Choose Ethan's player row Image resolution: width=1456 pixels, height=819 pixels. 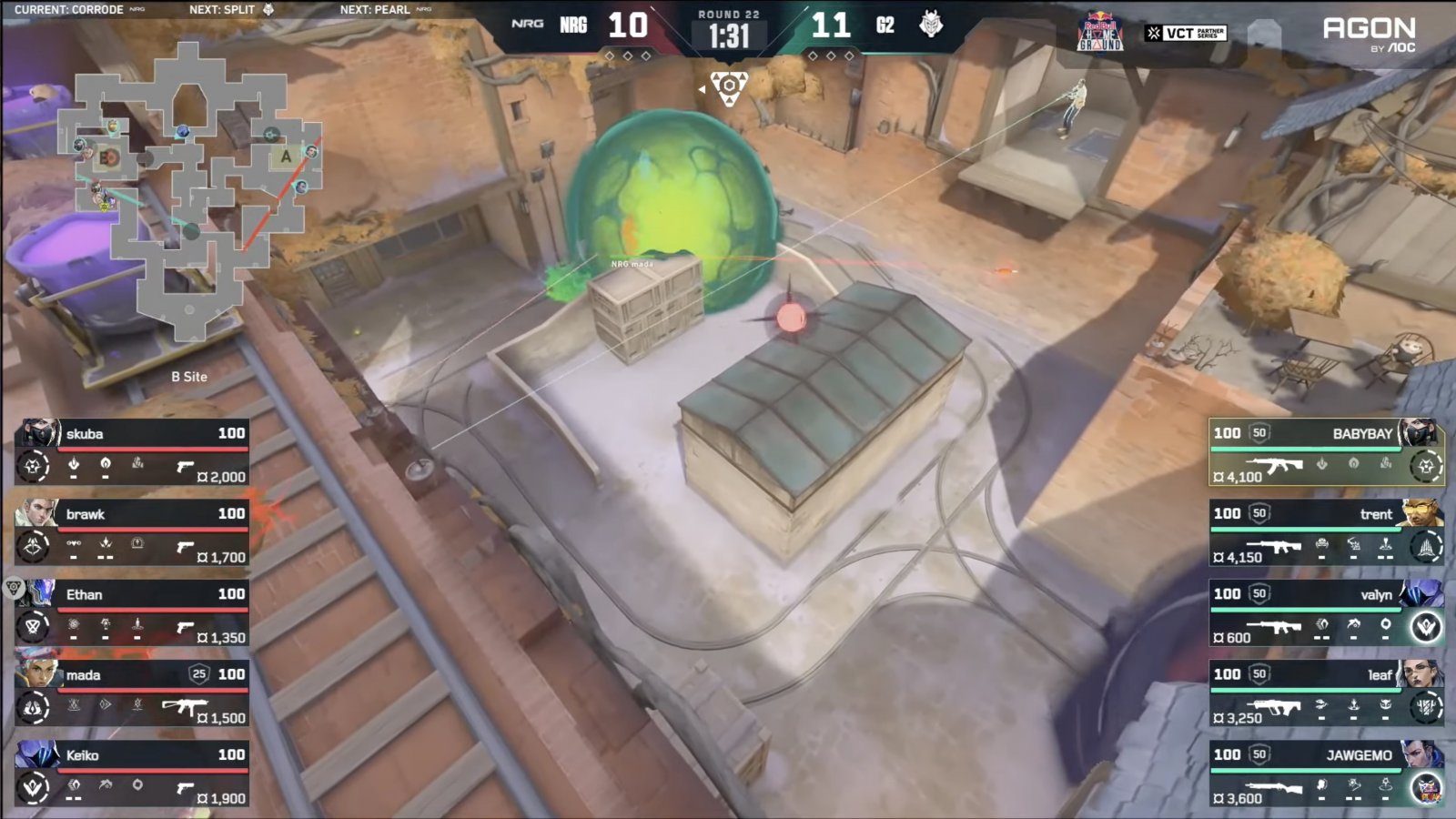(x=133, y=613)
